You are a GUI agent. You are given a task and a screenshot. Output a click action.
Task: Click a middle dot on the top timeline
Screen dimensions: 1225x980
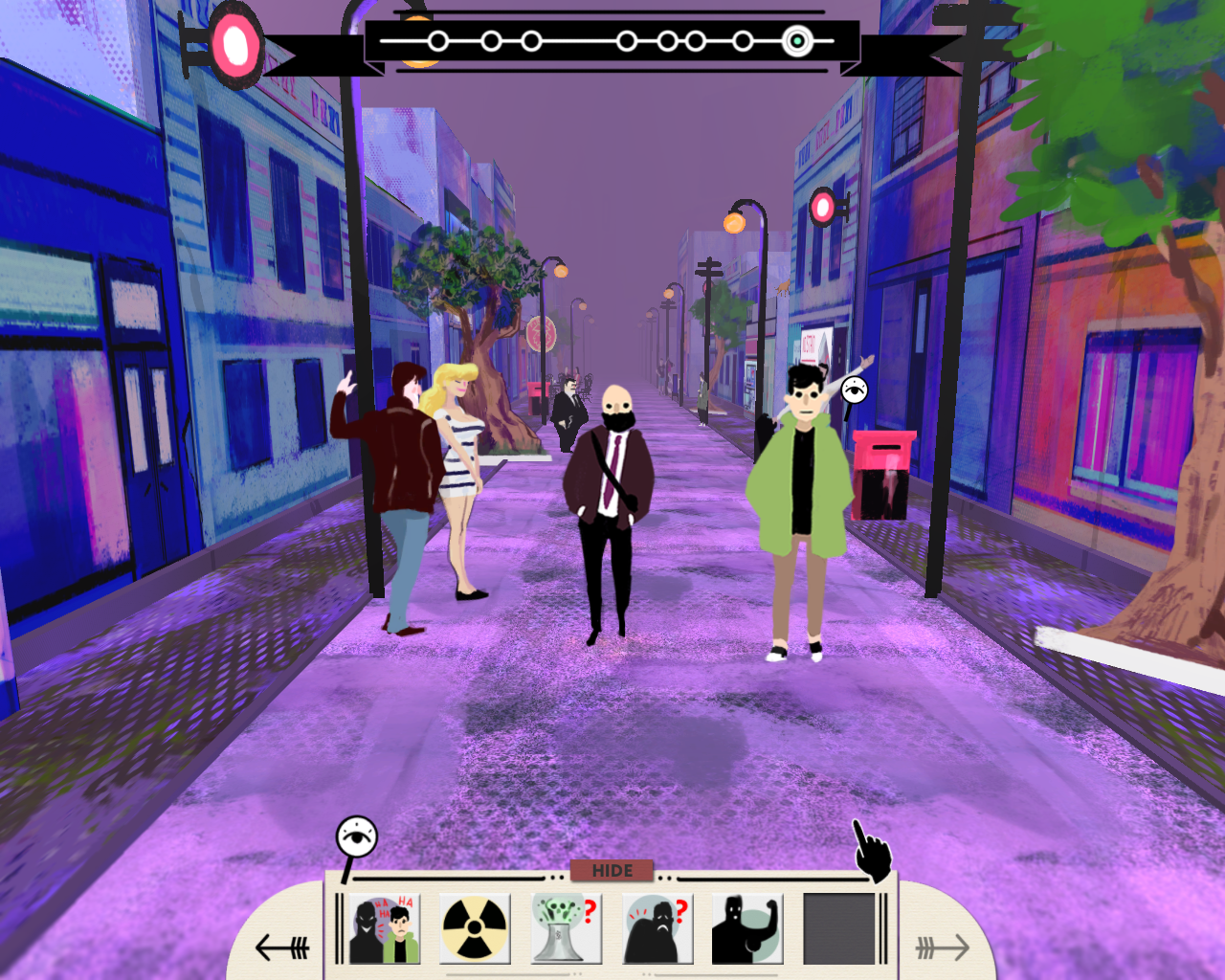(x=627, y=41)
